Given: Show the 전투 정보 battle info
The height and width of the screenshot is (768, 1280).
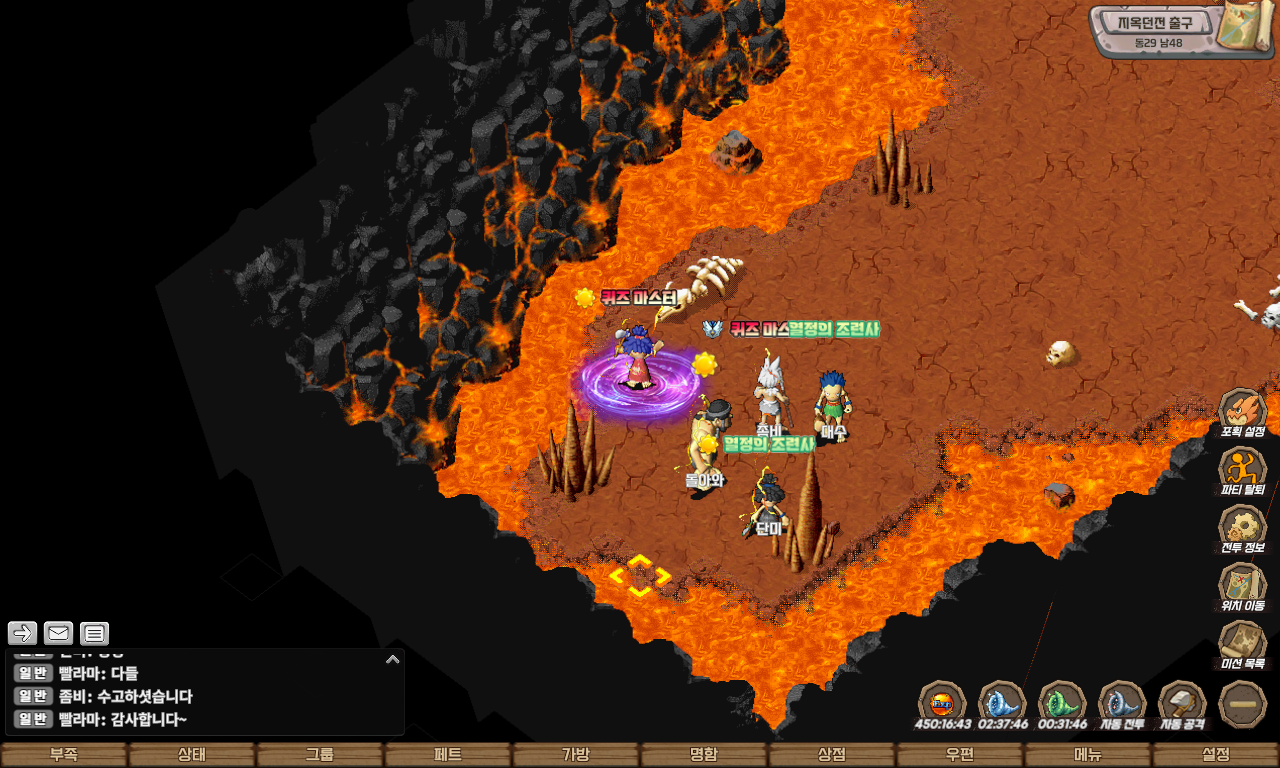Looking at the screenshot, I should pos(1243,527).
